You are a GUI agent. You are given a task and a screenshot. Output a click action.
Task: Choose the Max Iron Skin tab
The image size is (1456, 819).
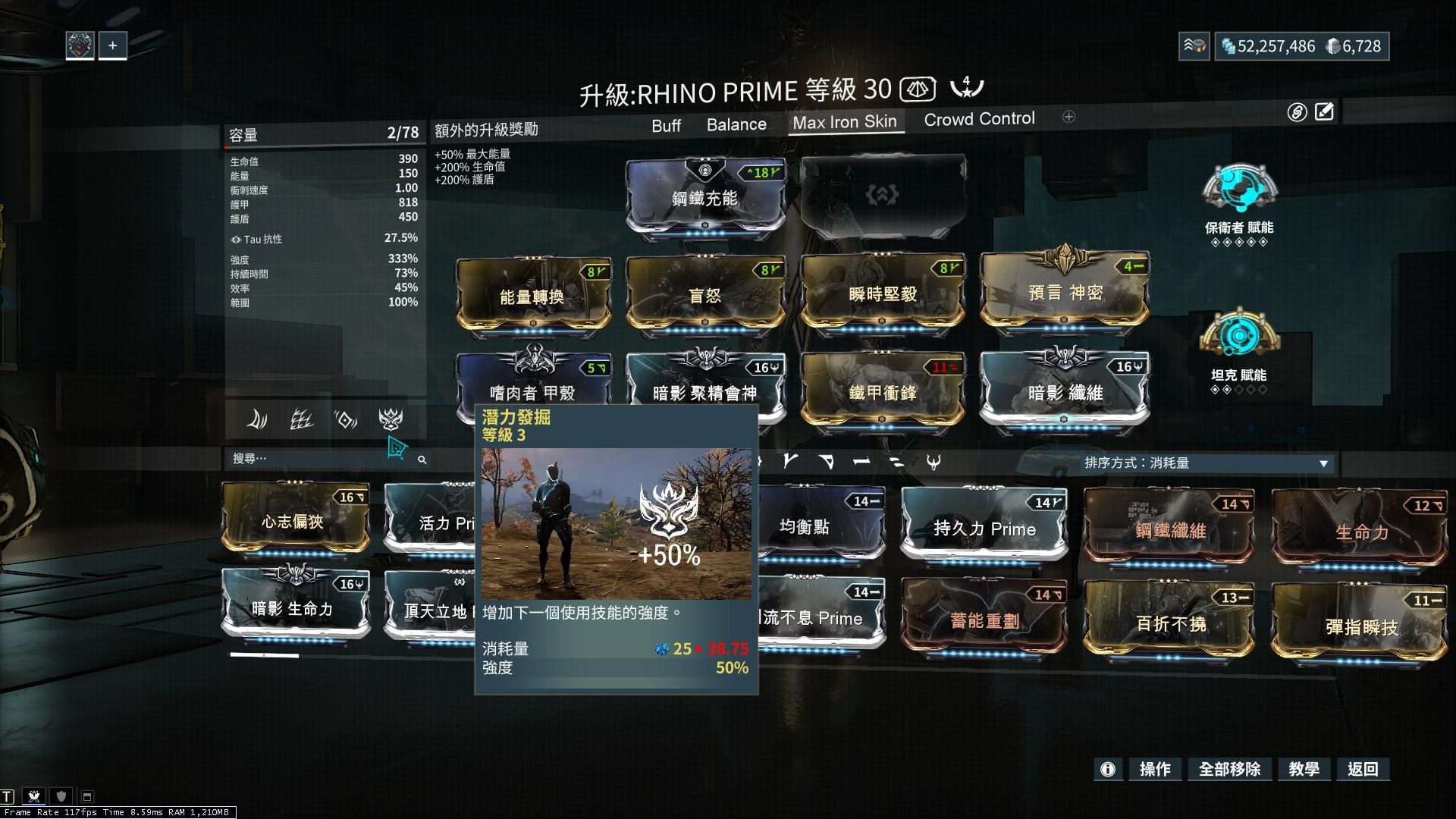[845, 122]
